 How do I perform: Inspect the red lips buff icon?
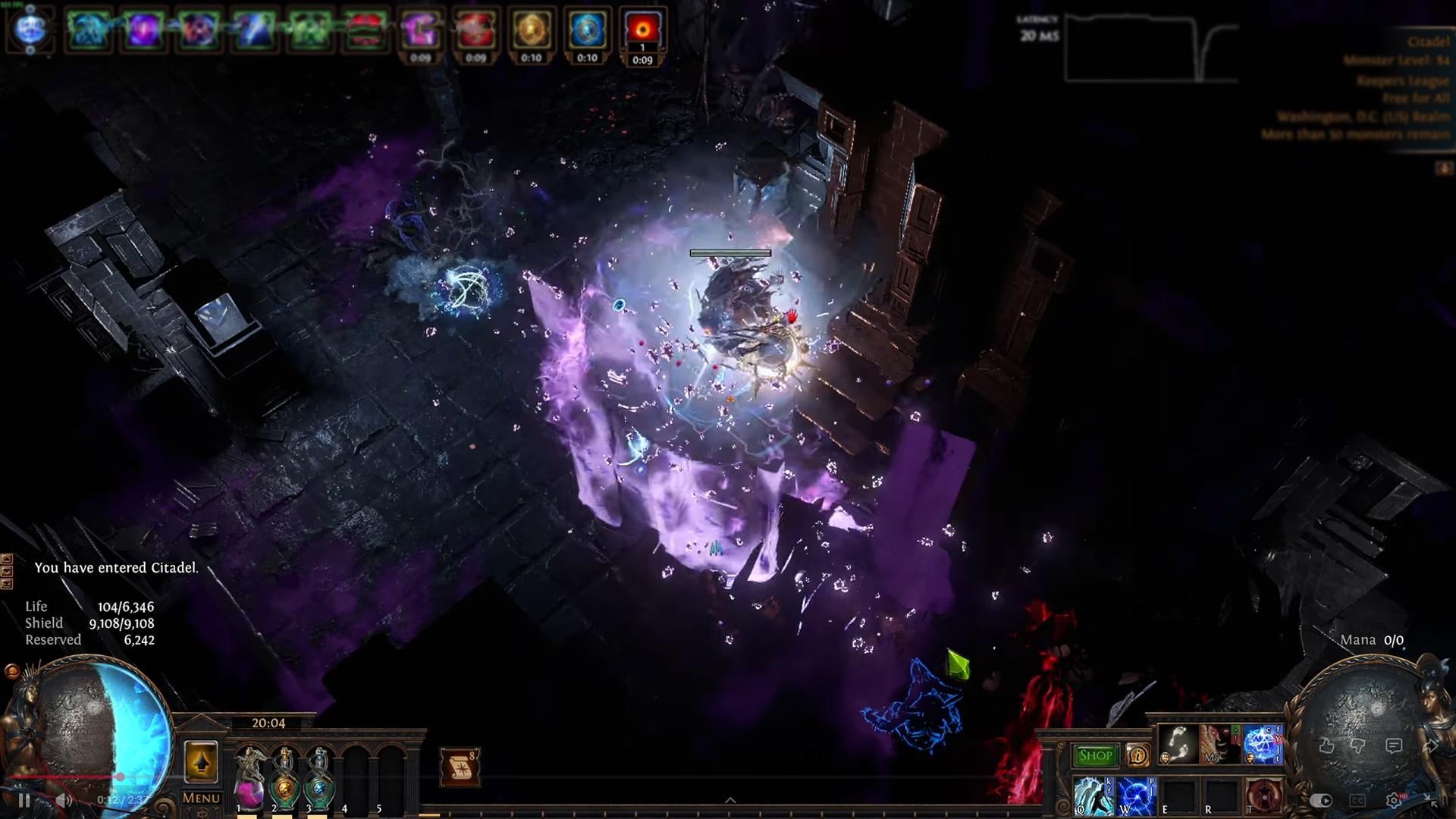pos(365,30)
